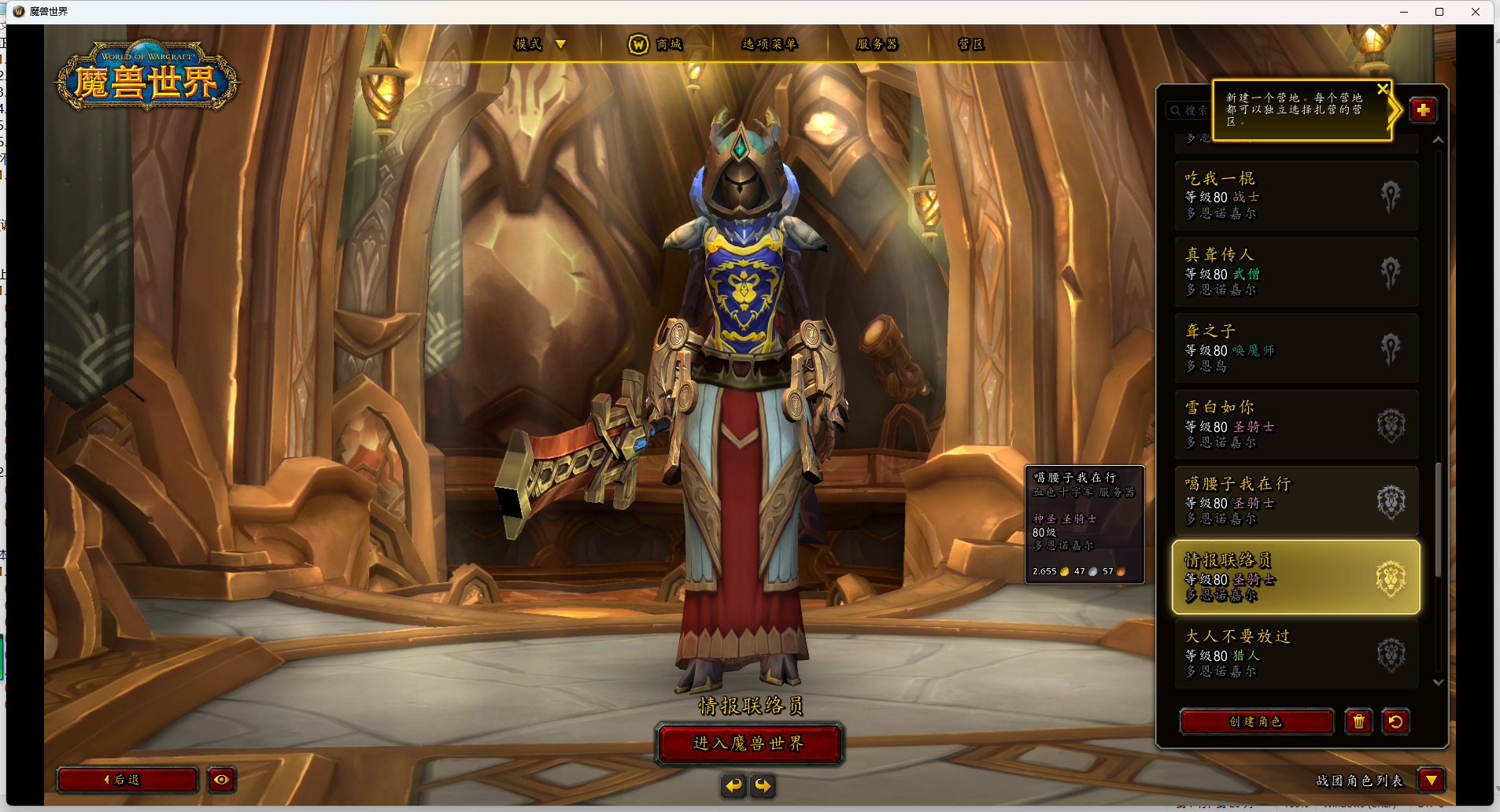Open the 商城 shop
Image resolution: width=1500 pixels, height=812 pixels.
click(656, 44)
